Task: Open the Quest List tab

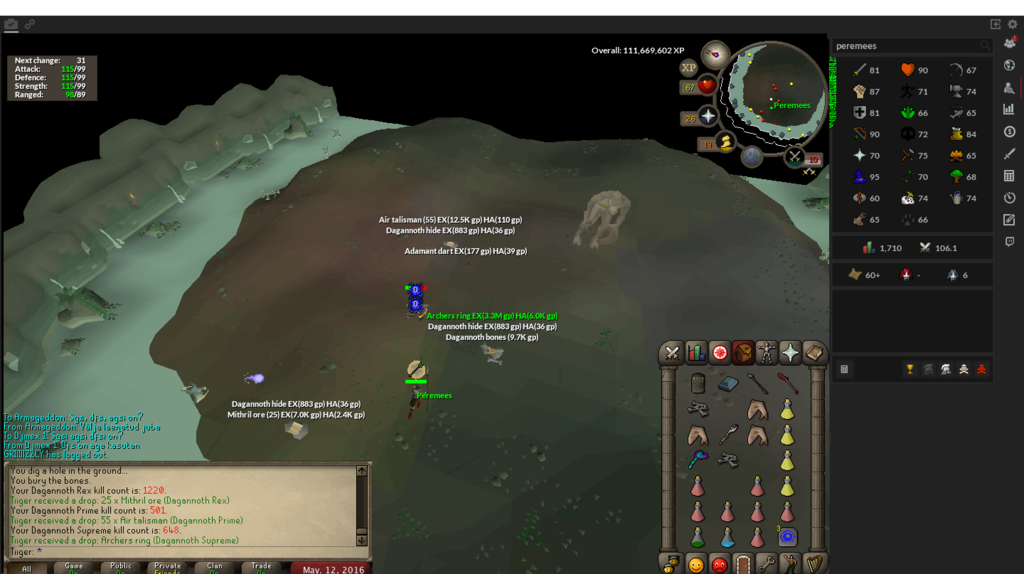Action: point(719,353)
